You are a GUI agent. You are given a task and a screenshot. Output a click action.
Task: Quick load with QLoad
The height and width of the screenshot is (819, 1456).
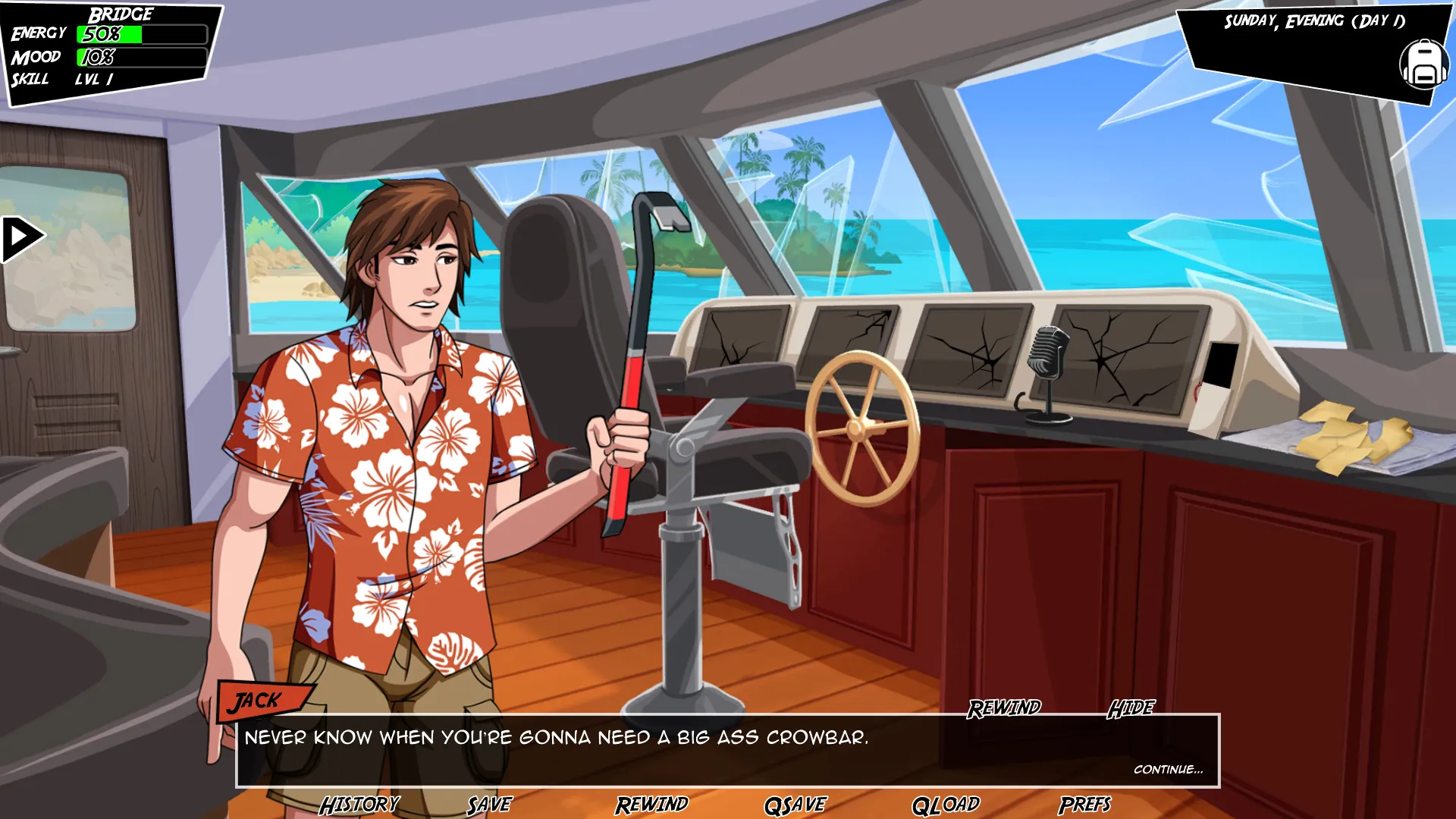[946, 805]
